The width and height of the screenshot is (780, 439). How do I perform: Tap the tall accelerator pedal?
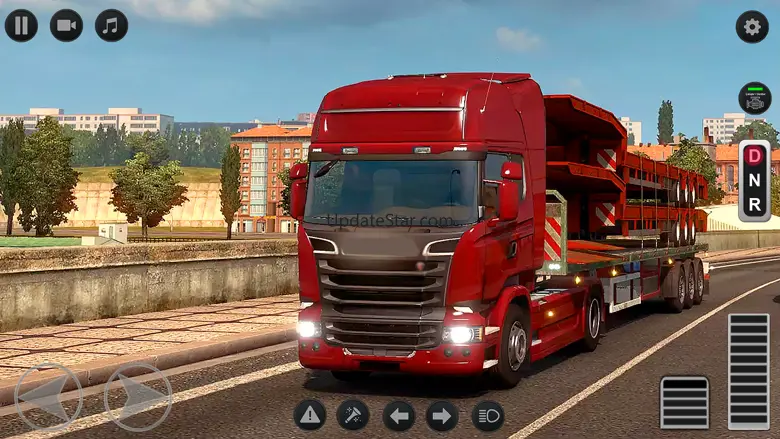click(x=748, y=371)
